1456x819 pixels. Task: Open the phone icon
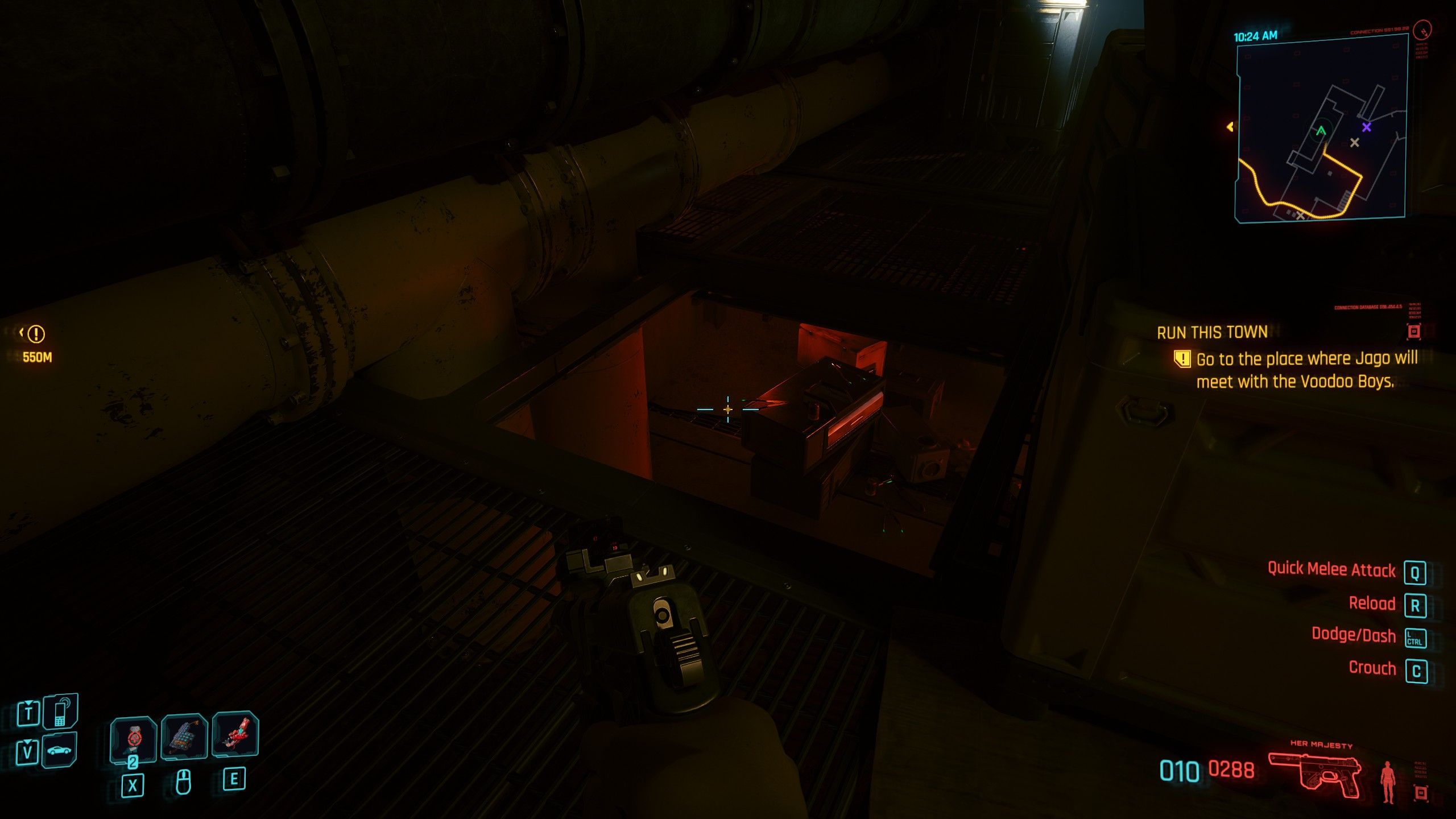[x=60, y=711]
